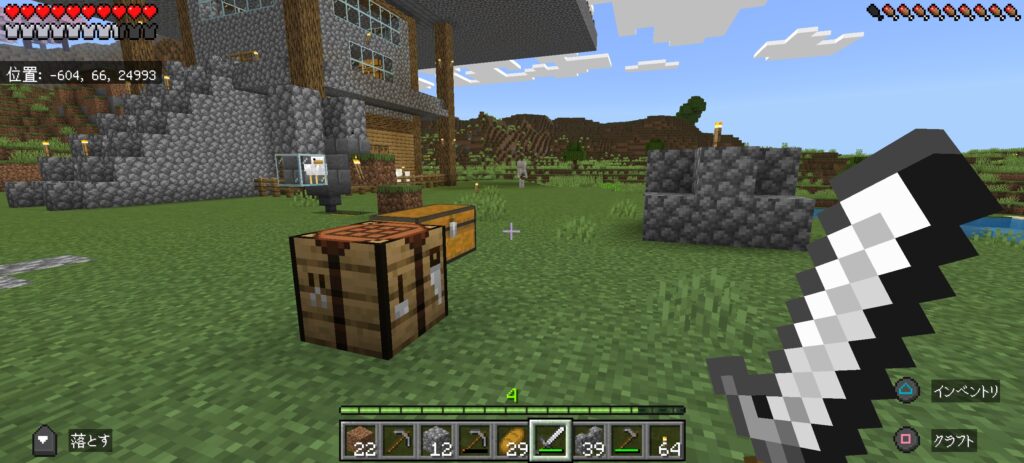The image size is (1024, 463).
Task: Select the torch stack of 64
Action: point(664,441)
